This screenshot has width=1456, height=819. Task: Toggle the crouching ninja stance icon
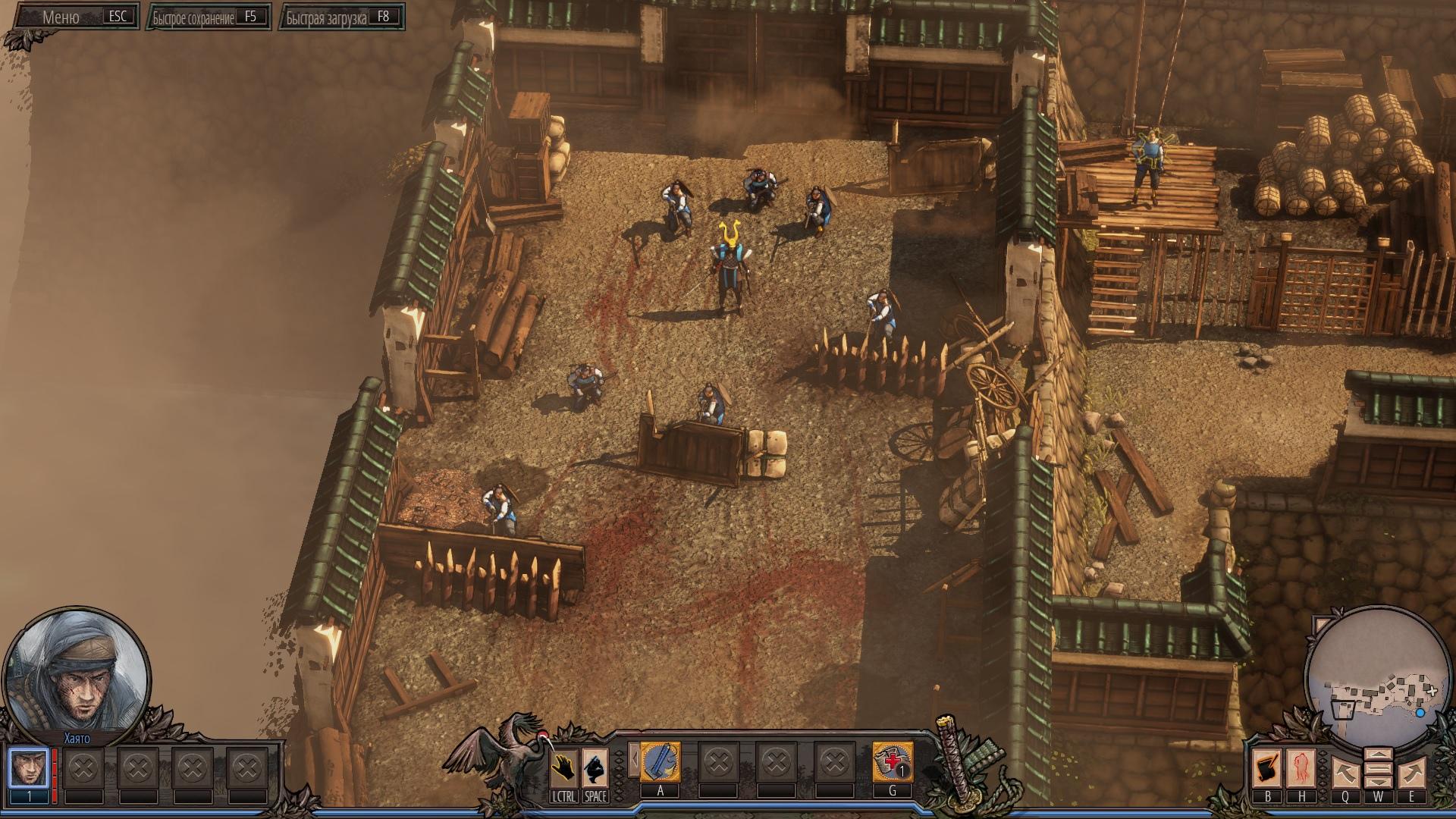pyautogui.click(x=595, y=768)
